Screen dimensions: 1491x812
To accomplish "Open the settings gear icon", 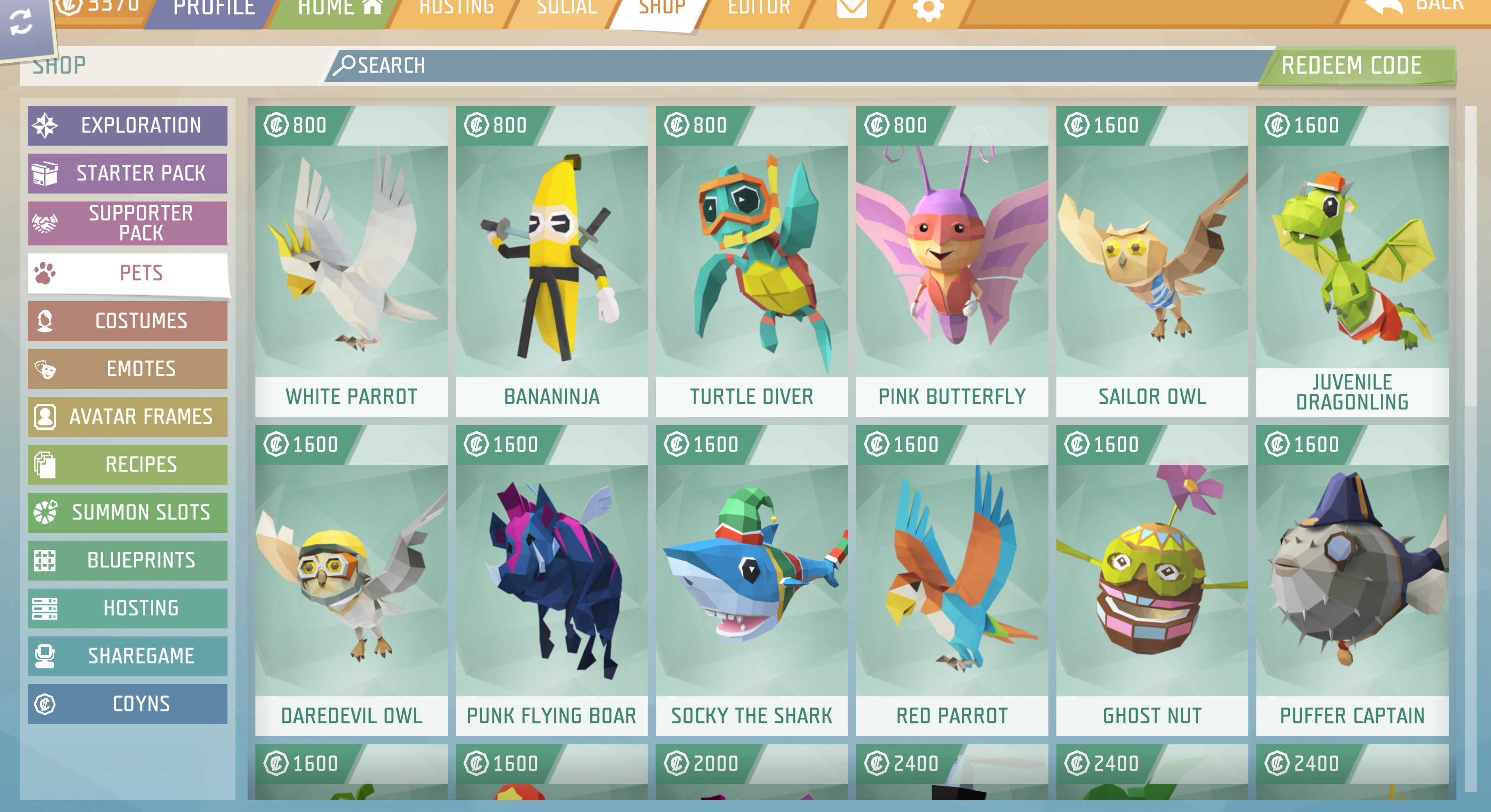I will tap(928, 9).
